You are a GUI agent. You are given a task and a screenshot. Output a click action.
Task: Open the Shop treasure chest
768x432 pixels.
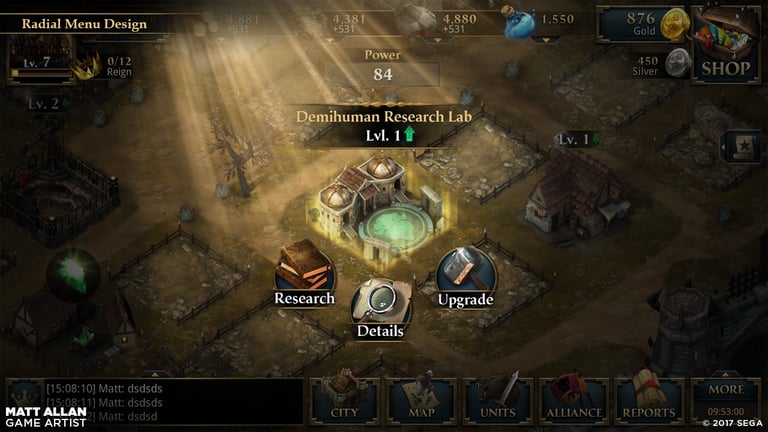click(725, 43)
